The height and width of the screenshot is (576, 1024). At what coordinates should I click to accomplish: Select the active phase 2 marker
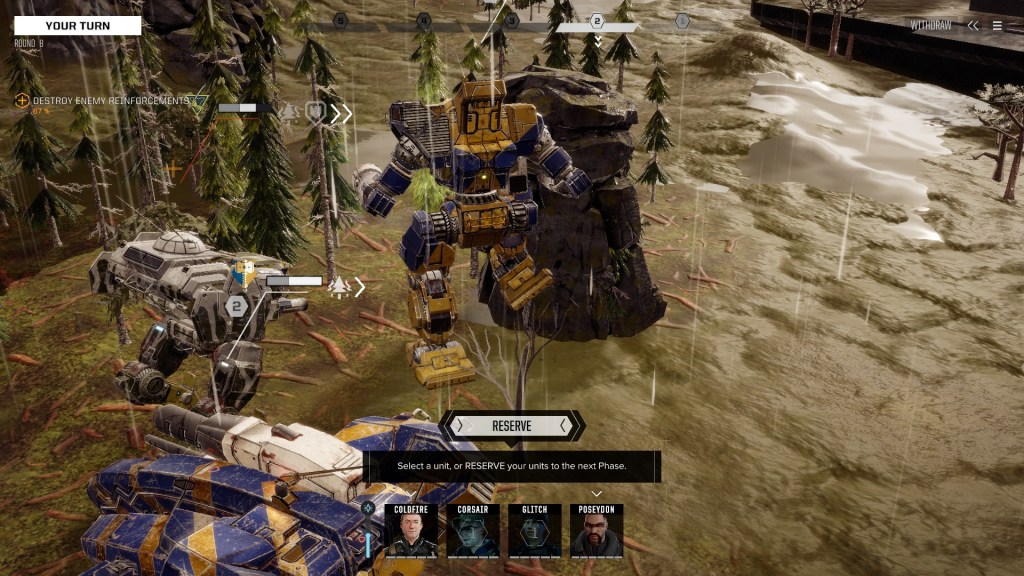coord(597,21)
